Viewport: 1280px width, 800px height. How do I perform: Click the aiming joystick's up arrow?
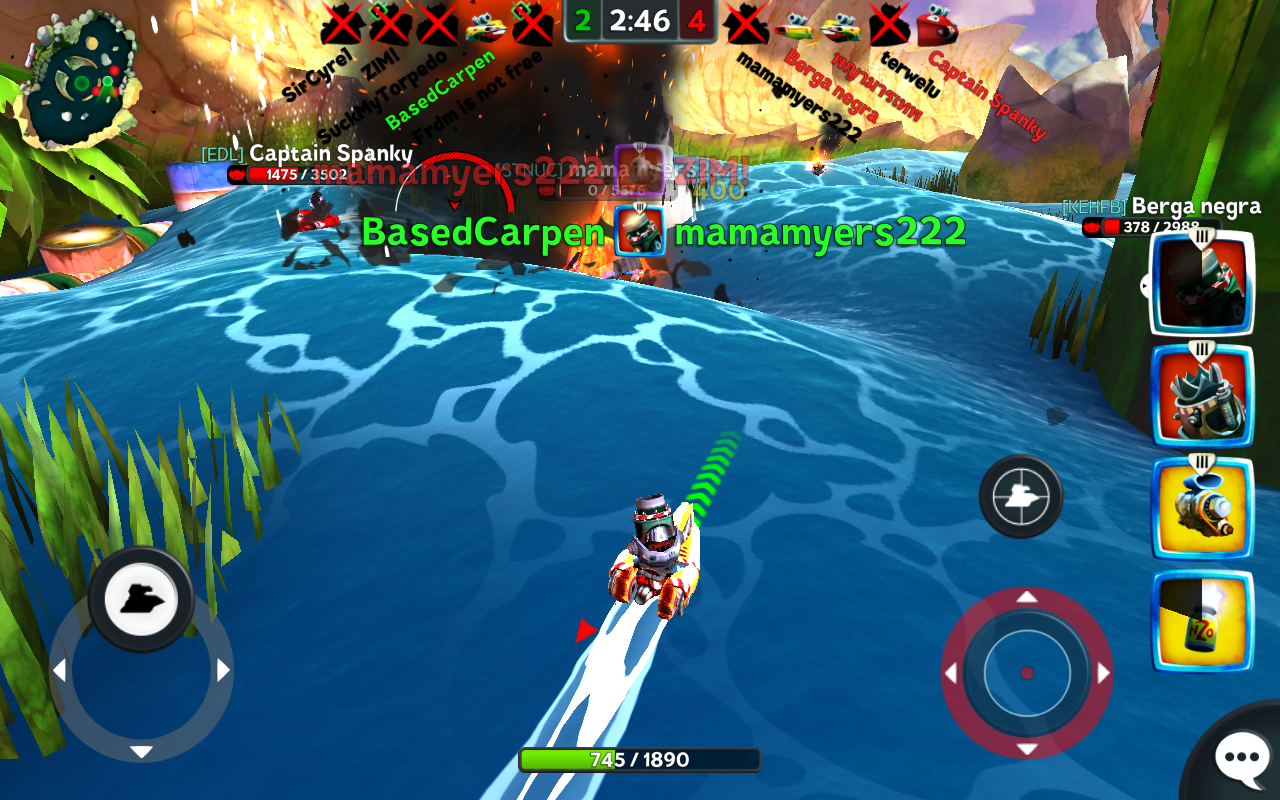pos(1026,597)
